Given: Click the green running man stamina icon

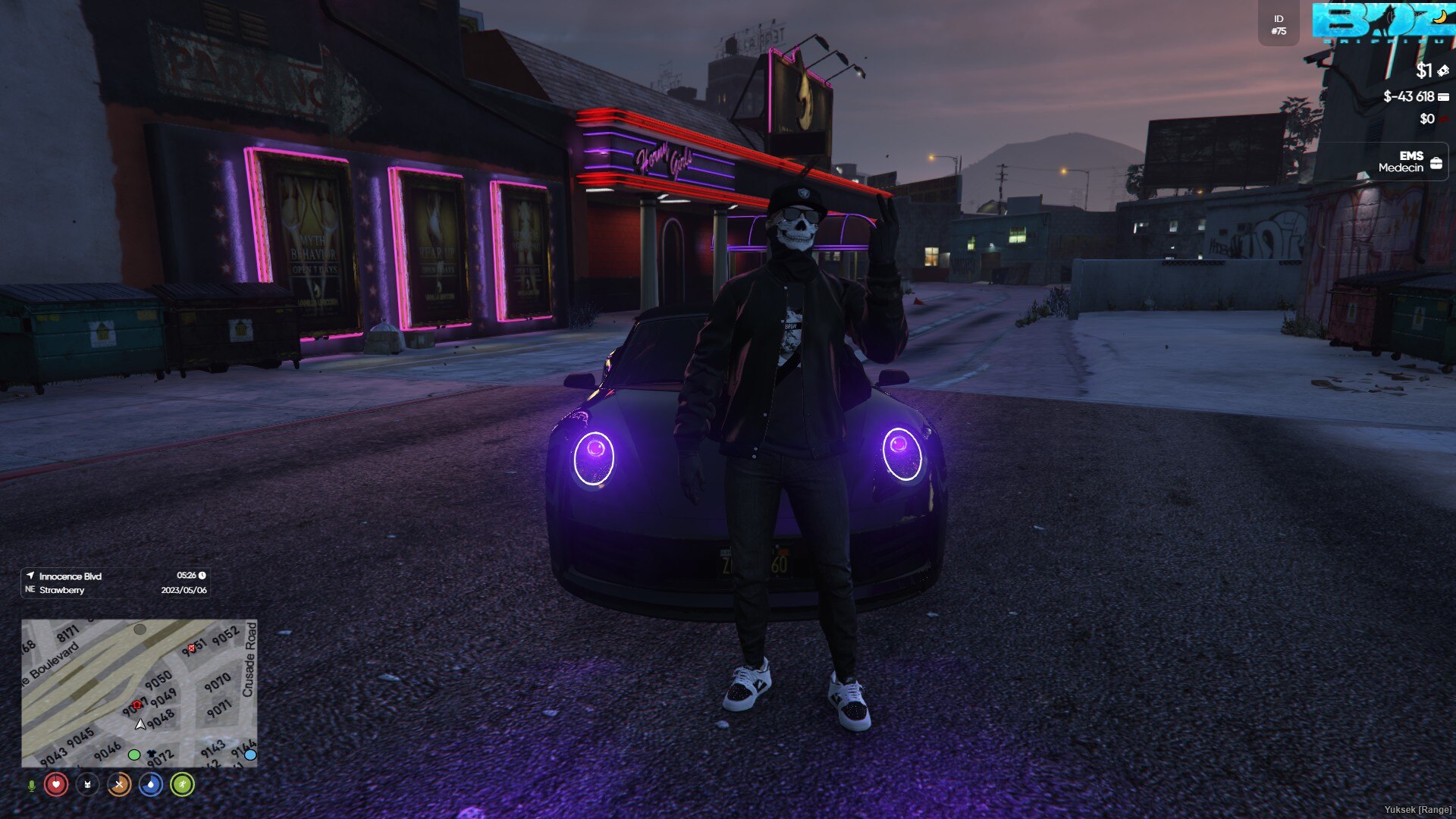Looking at the screenshot, I should 182,784.
